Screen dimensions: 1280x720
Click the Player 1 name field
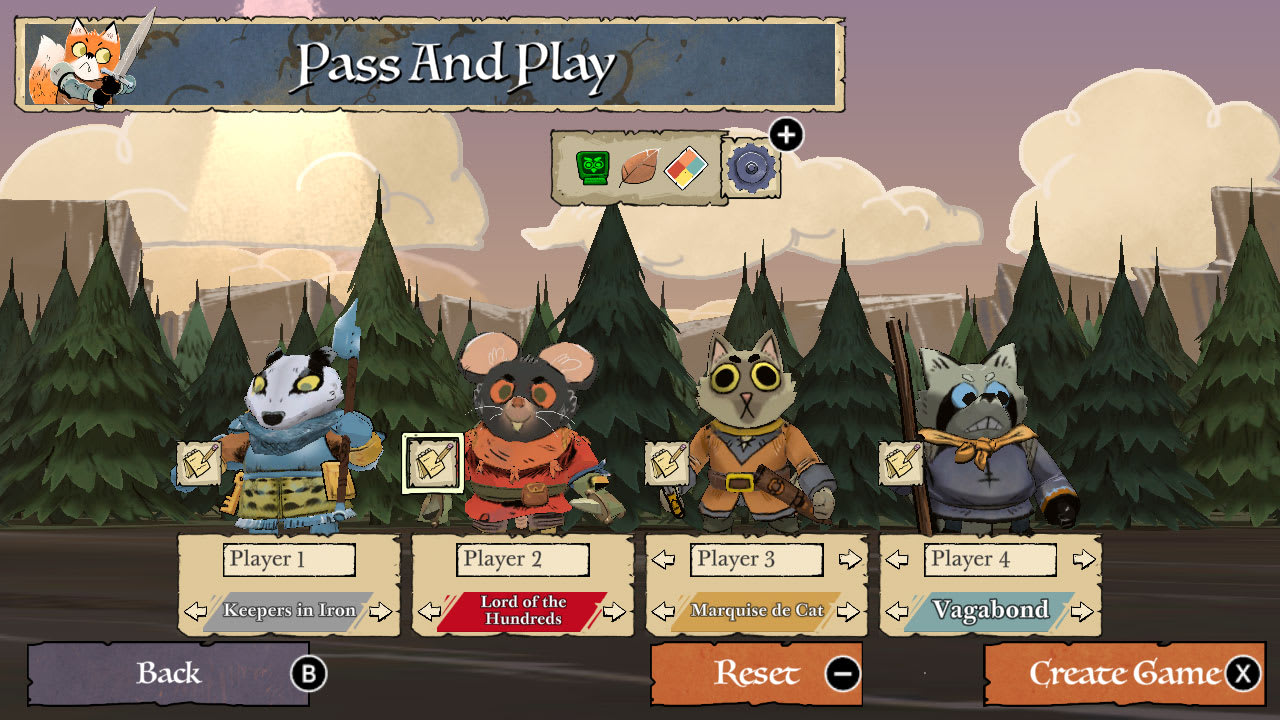coord(289,560)
